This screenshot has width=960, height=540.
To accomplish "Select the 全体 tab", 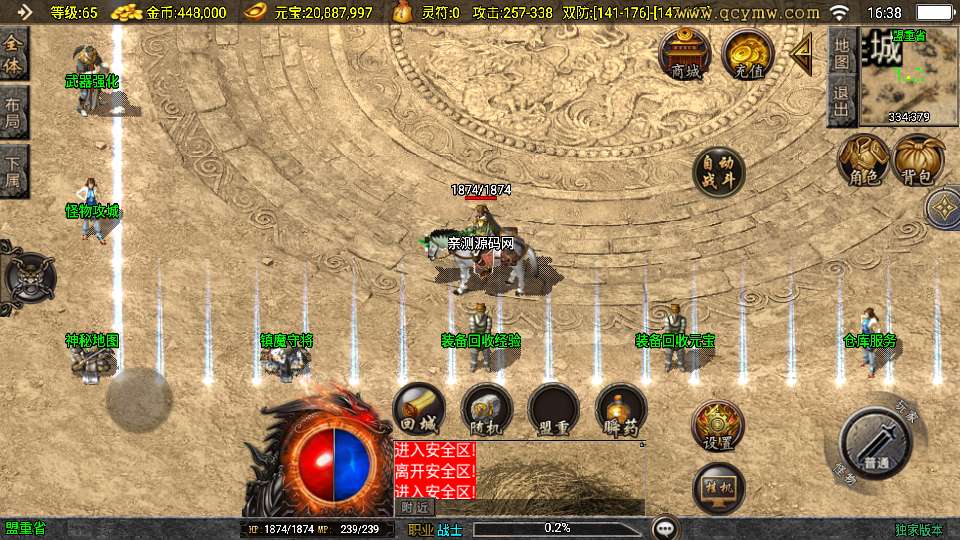I will (x=13, y=54).
